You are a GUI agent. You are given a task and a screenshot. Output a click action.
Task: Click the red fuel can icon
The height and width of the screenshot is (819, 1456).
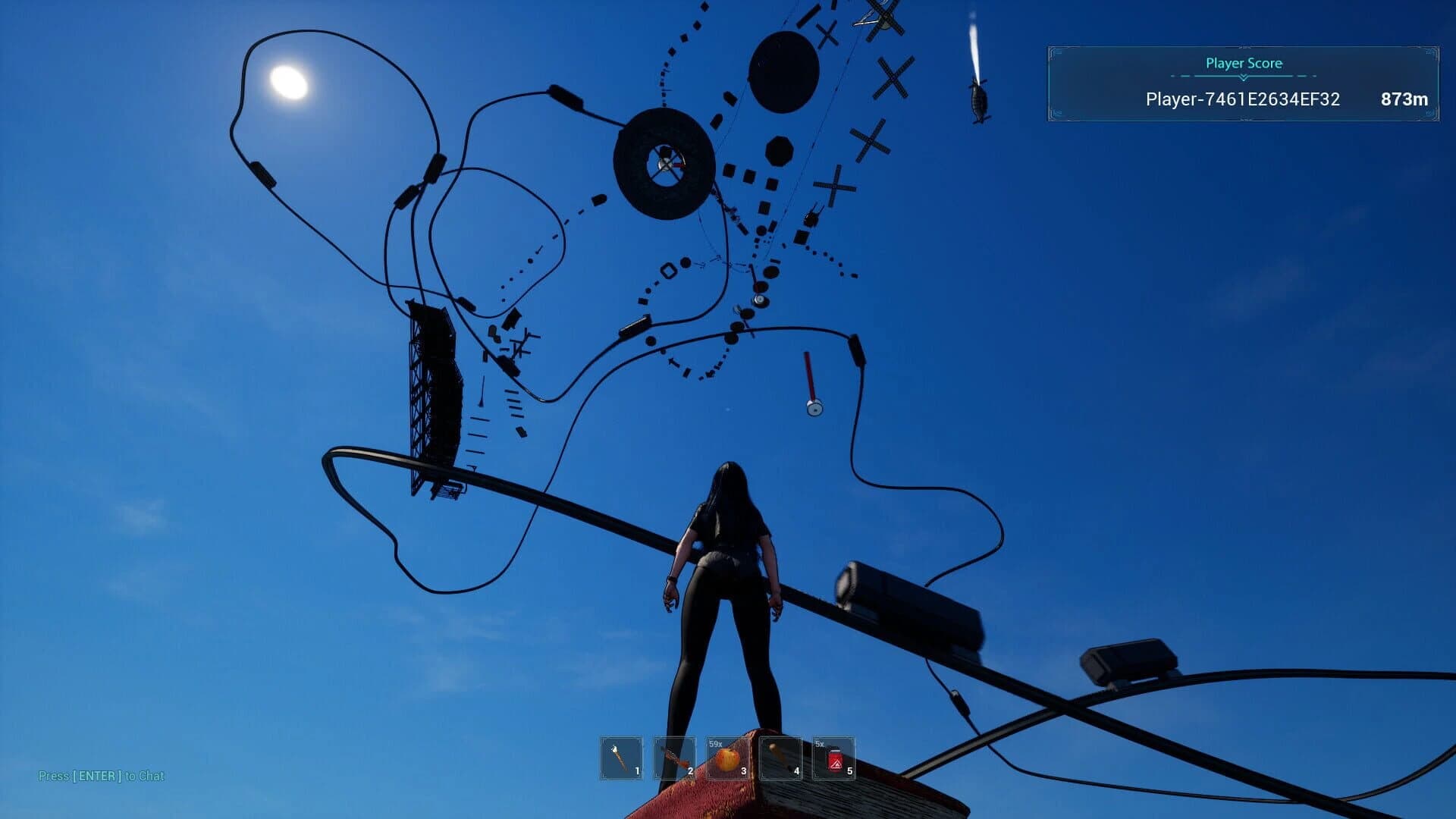point(836,758)
